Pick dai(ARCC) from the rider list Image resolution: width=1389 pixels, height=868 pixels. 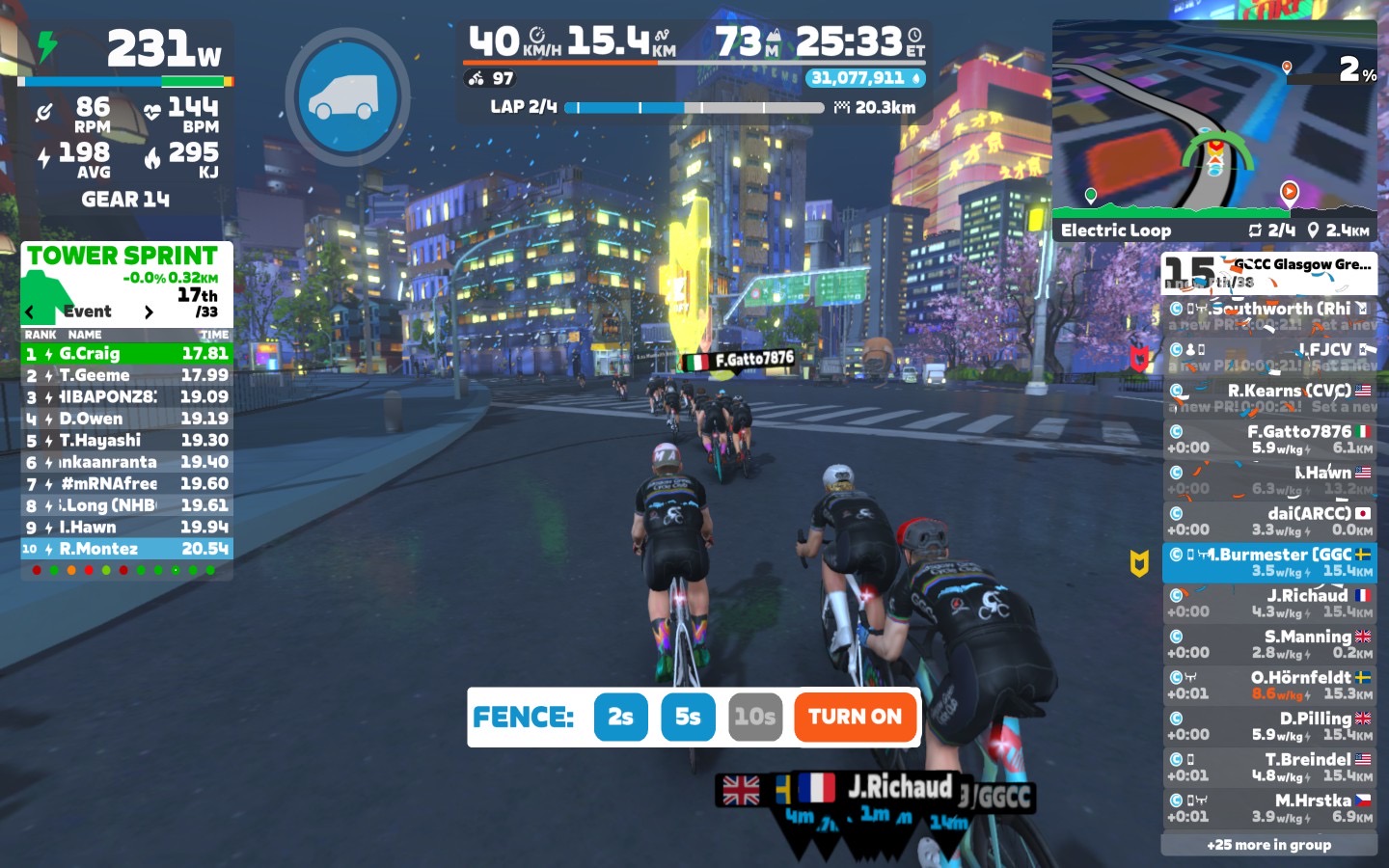[x=1268, y=521]
